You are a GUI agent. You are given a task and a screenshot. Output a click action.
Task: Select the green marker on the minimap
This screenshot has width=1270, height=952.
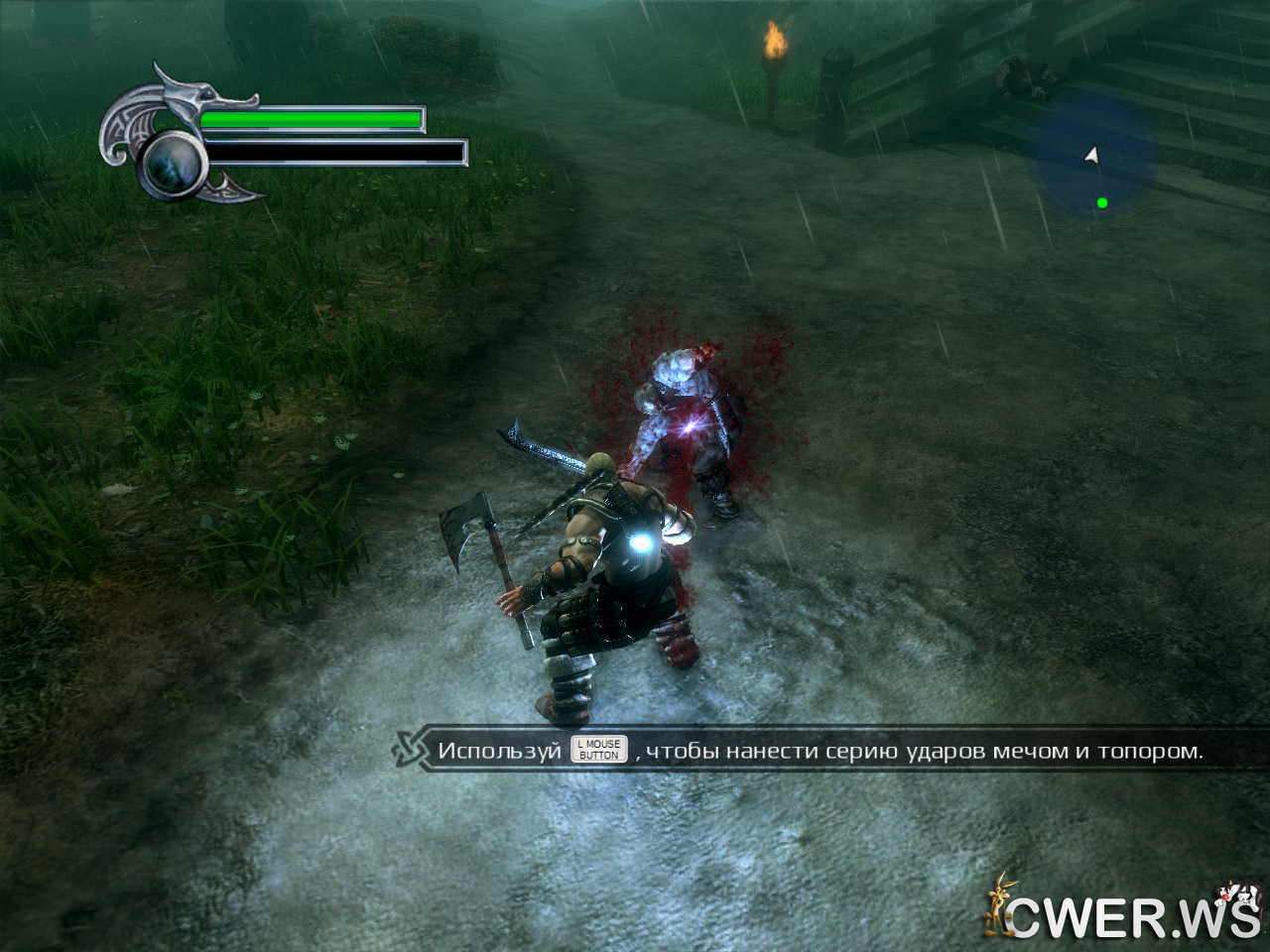[x=1102, y=202]
